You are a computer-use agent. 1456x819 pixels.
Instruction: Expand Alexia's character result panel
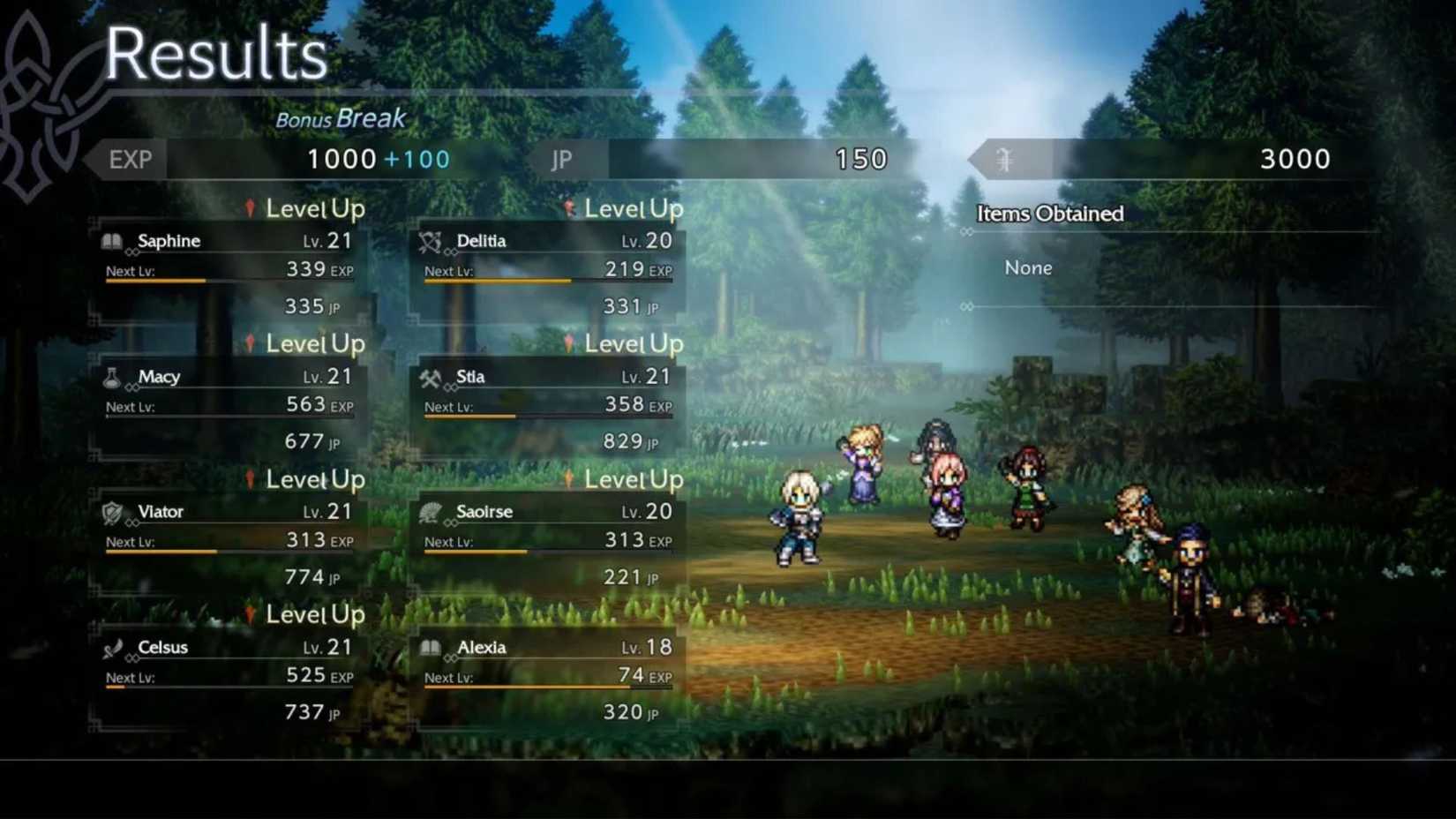[x=547, y=680]
